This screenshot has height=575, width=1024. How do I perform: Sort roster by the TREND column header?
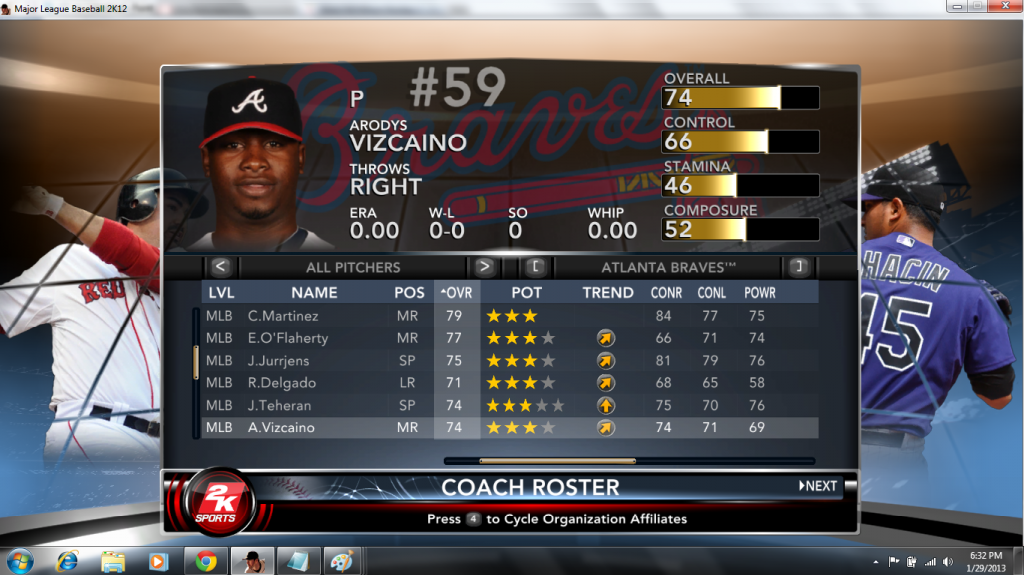(608, 293)
